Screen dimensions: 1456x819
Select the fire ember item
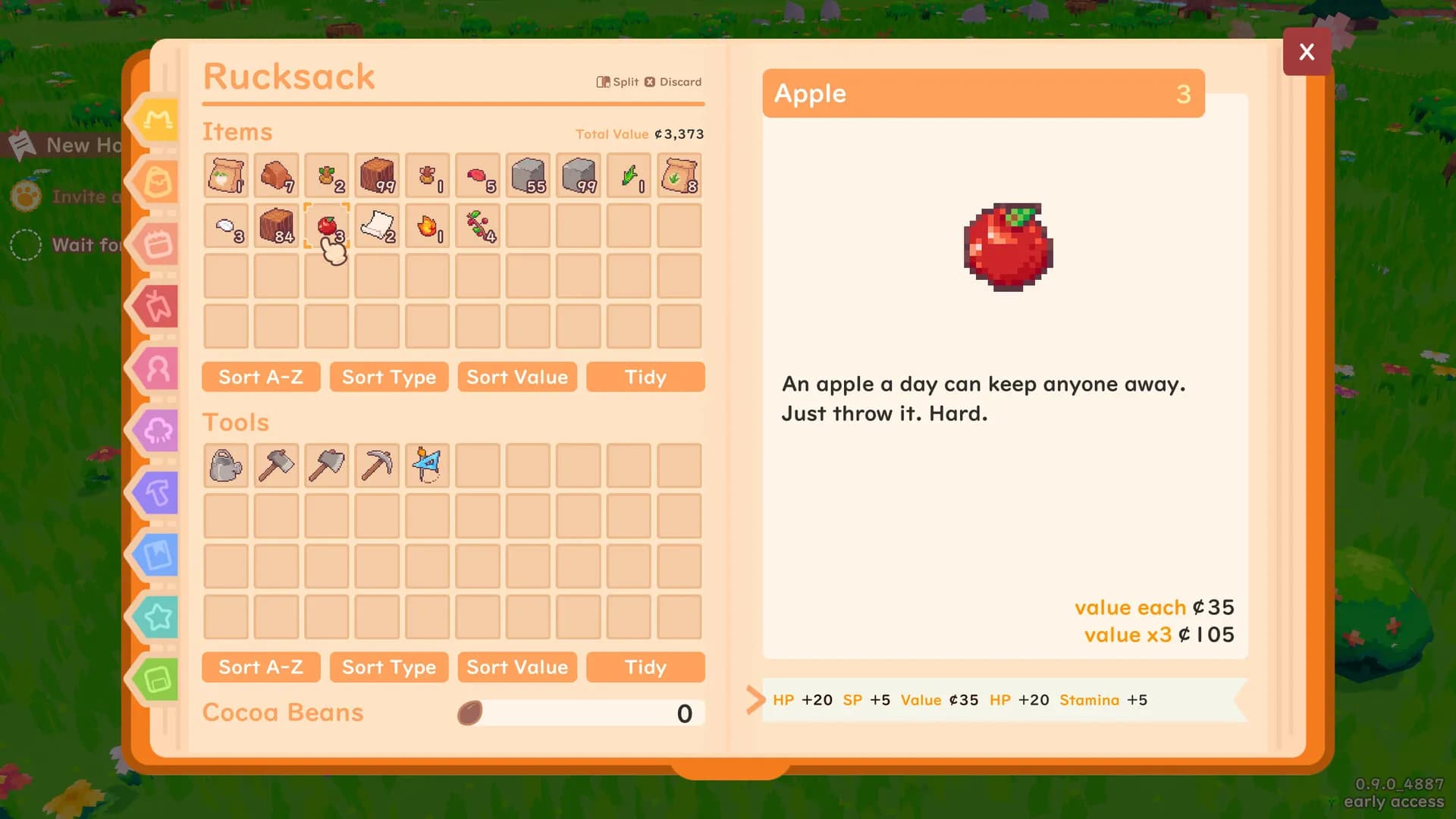coord(427,226)
